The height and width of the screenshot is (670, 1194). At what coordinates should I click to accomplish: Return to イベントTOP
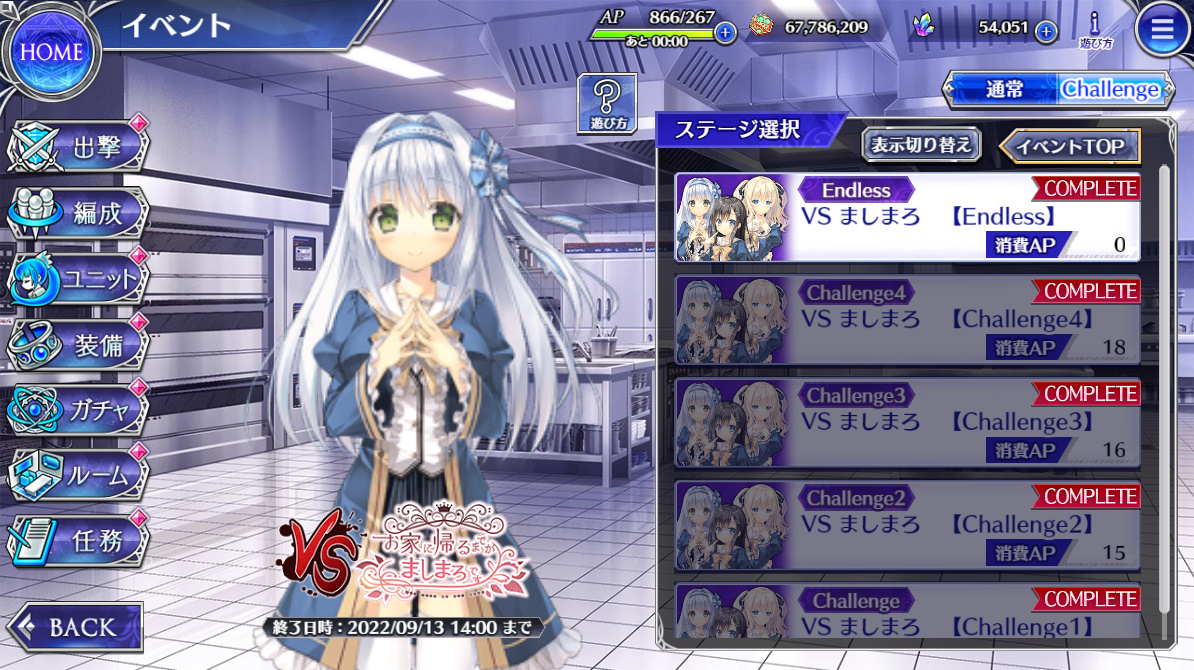[x=1070, y=146]
